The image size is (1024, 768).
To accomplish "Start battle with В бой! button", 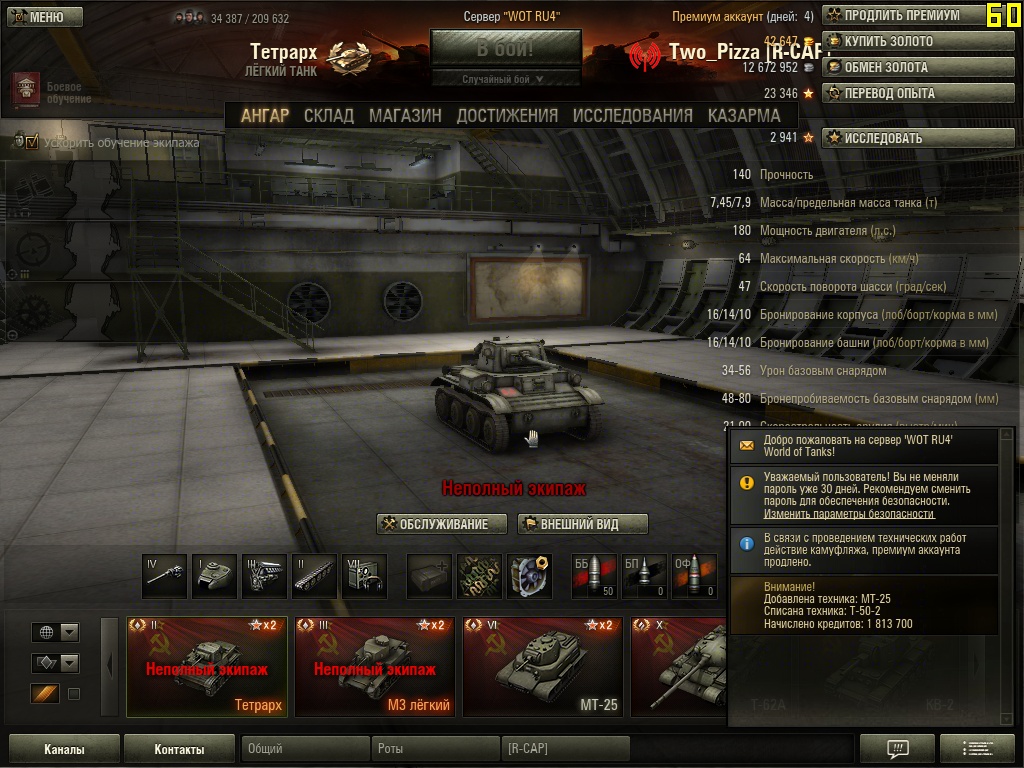I will coord(505,48).
